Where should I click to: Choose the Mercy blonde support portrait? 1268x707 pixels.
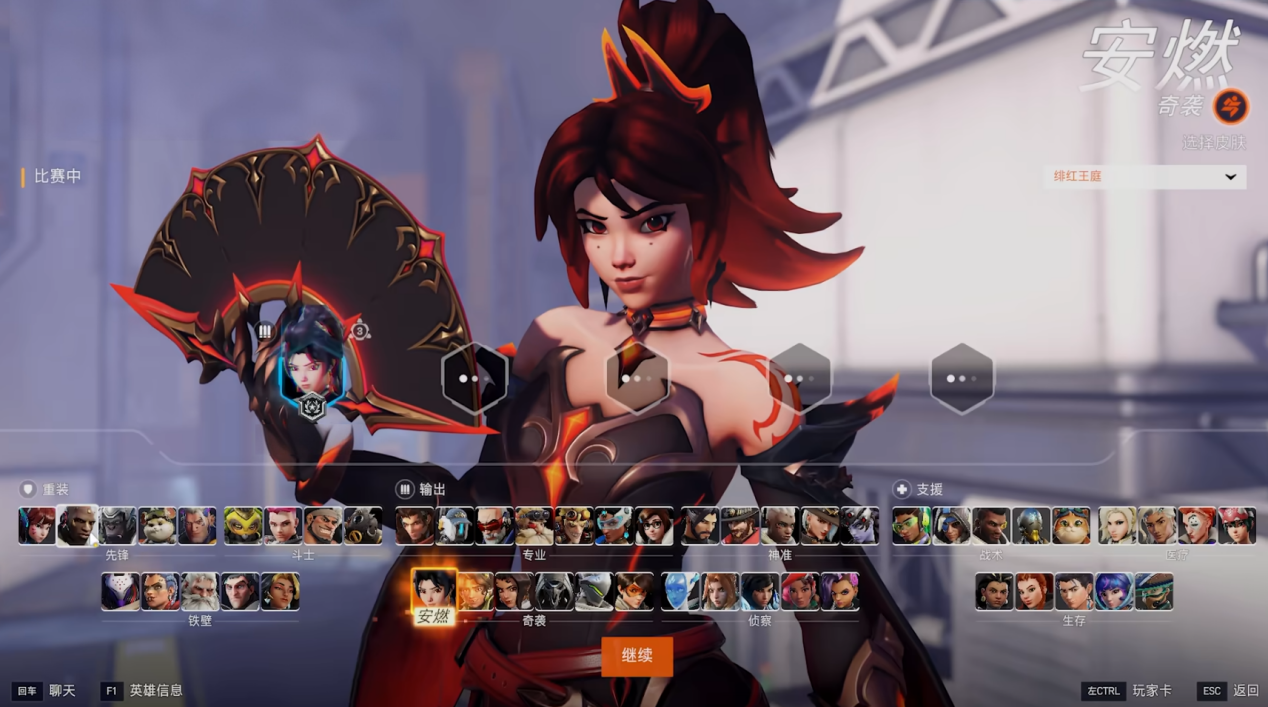pyautogui.click(x=1117, y=526)
